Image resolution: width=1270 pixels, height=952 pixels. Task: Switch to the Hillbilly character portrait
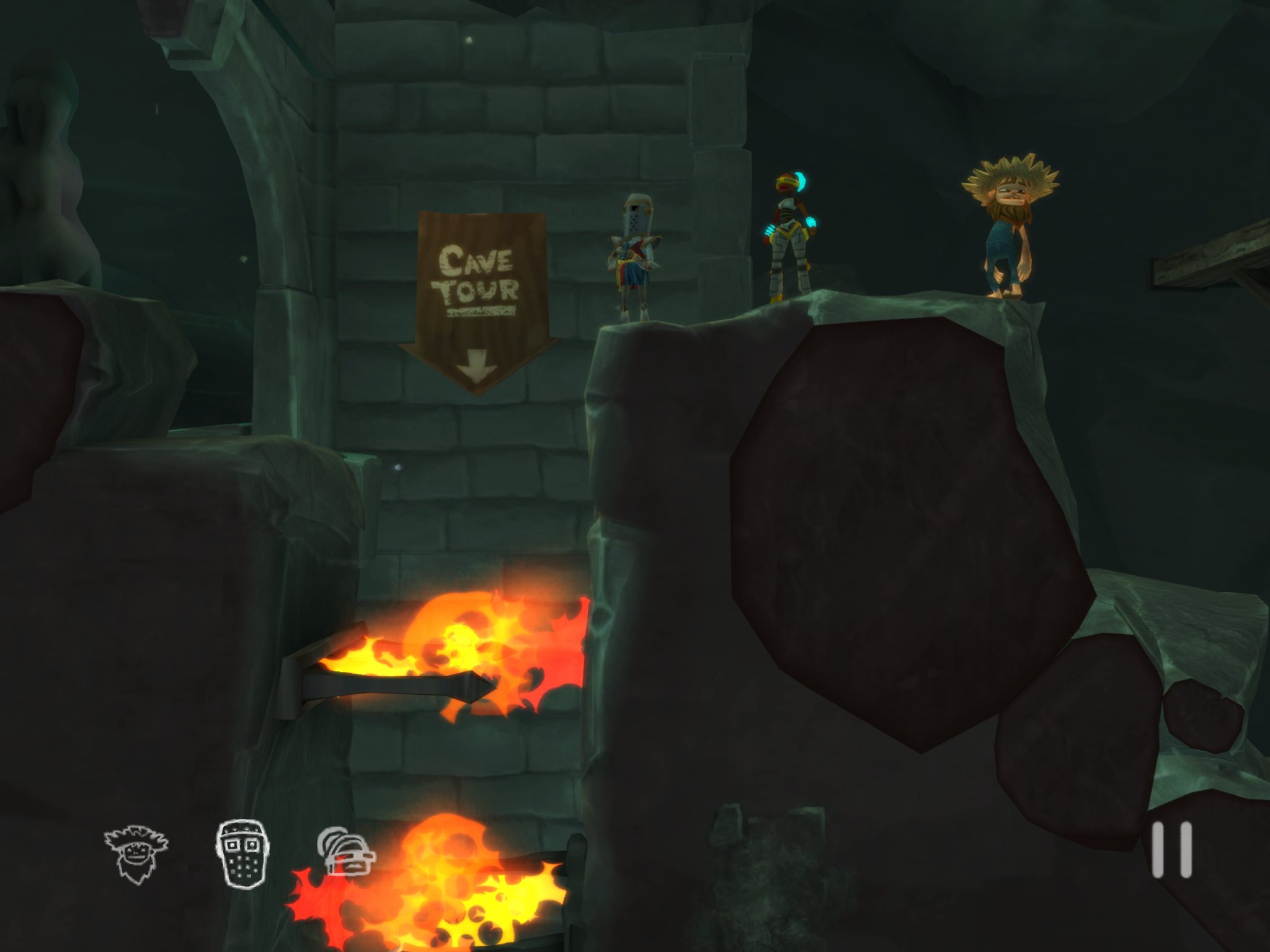(x=136, y=853)
